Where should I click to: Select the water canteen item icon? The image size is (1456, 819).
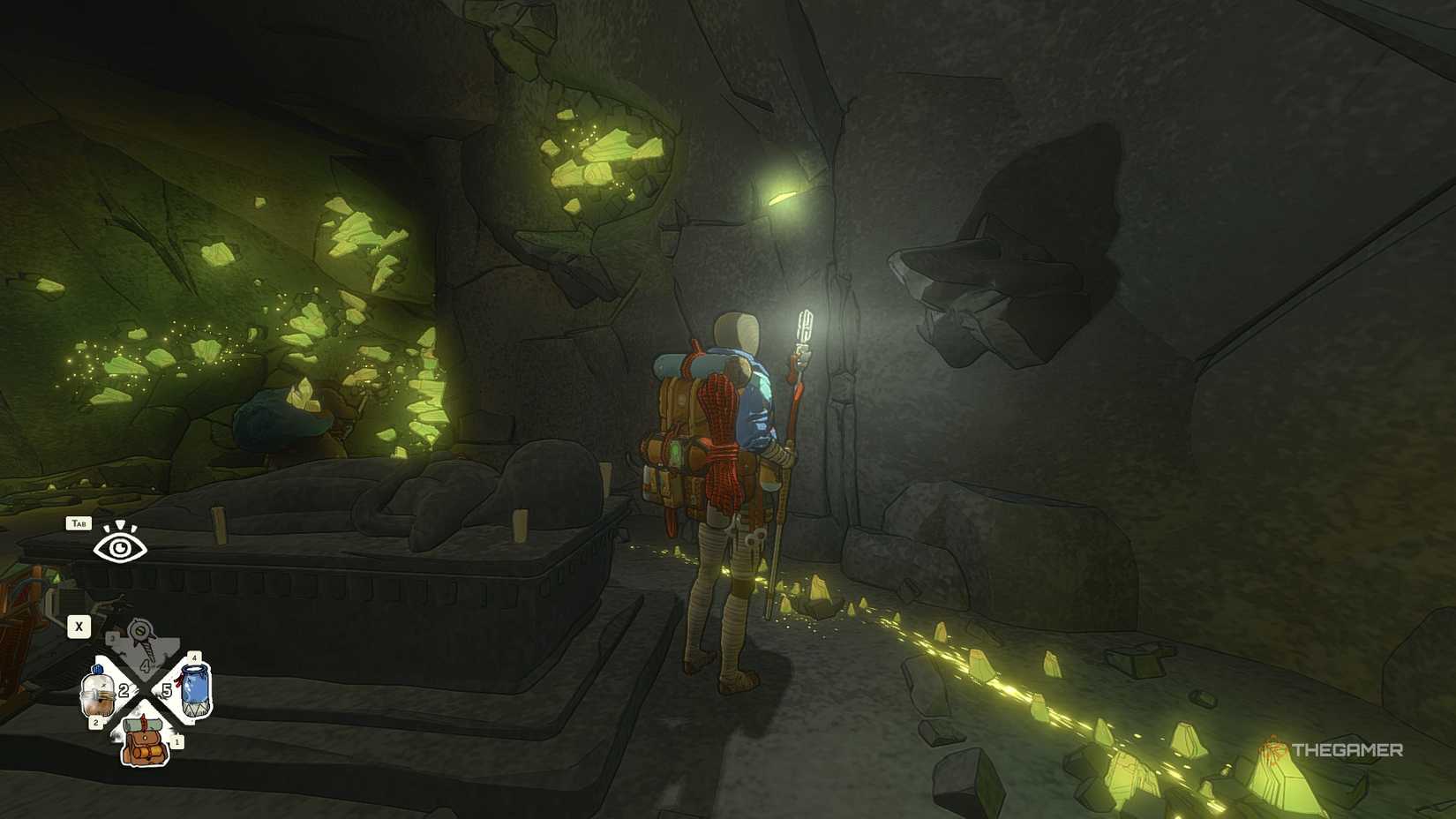97,694
